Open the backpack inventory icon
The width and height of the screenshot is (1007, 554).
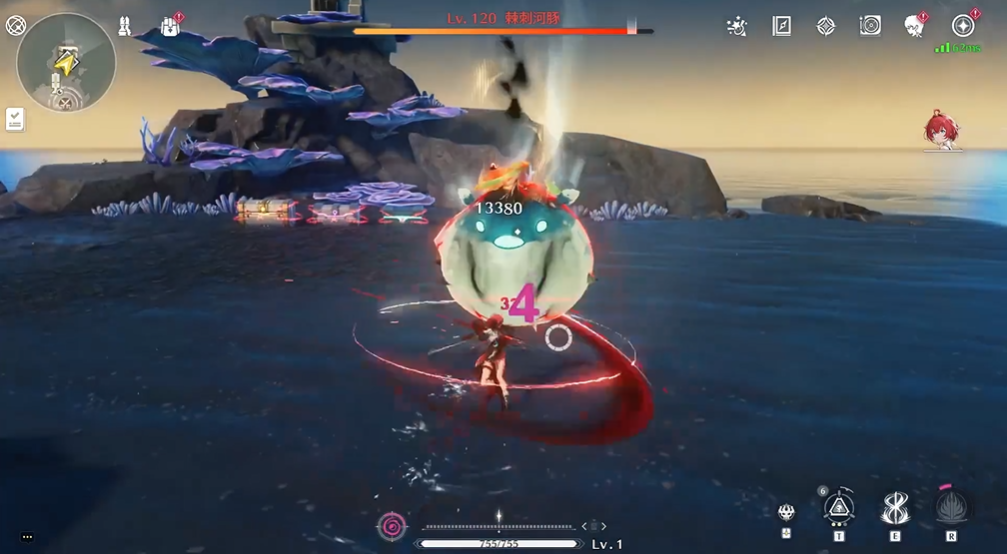click(170, 26)
